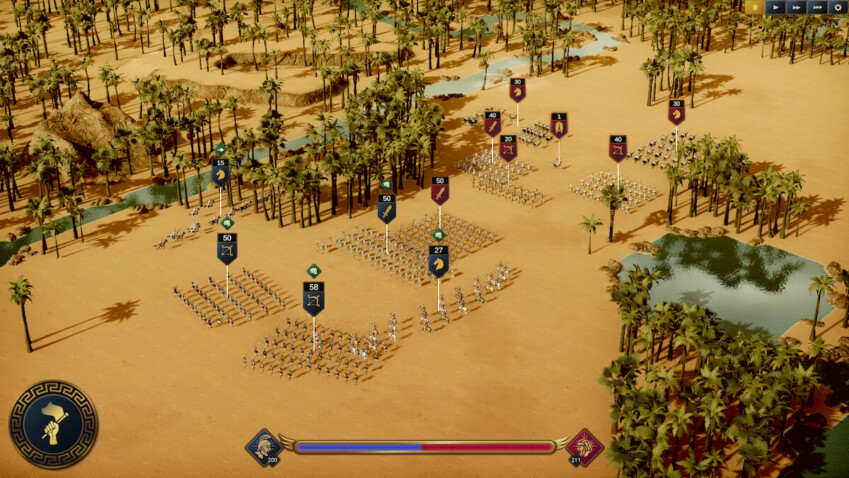
Task: Click the pause button
Action: click(753, 7)
